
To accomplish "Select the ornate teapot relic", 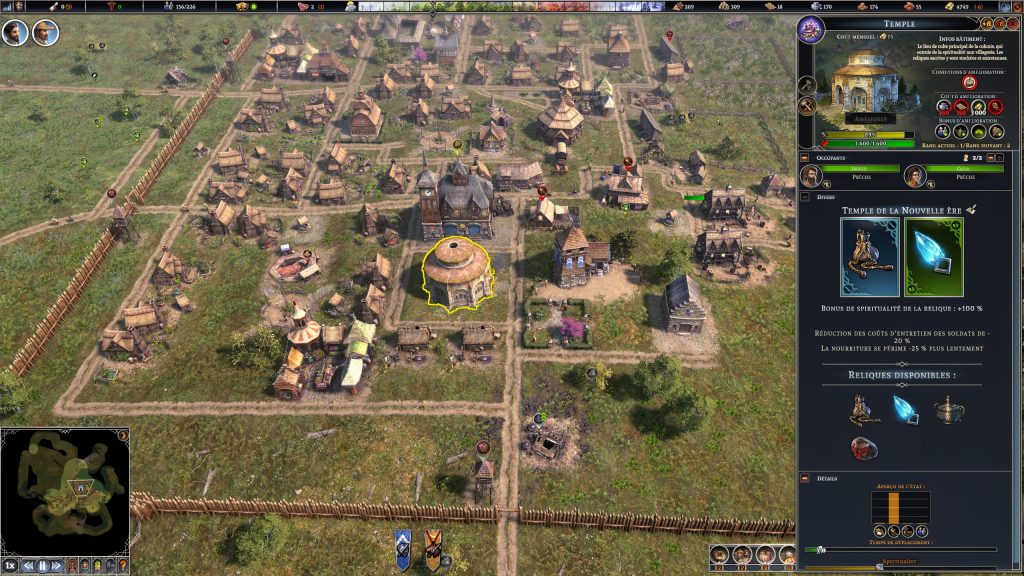I will coord(946,407).
